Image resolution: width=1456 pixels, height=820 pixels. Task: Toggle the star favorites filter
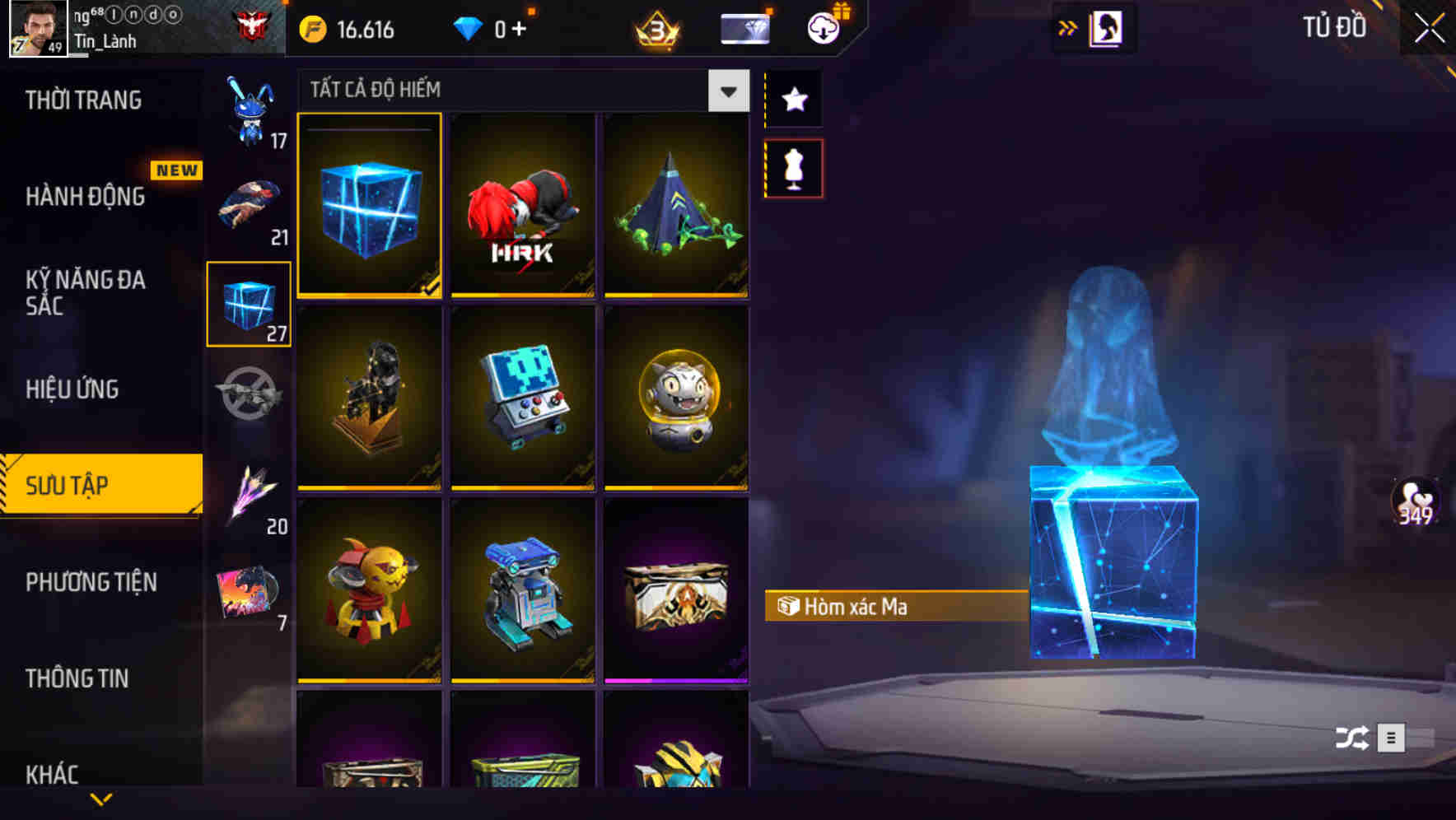[793, 99]
